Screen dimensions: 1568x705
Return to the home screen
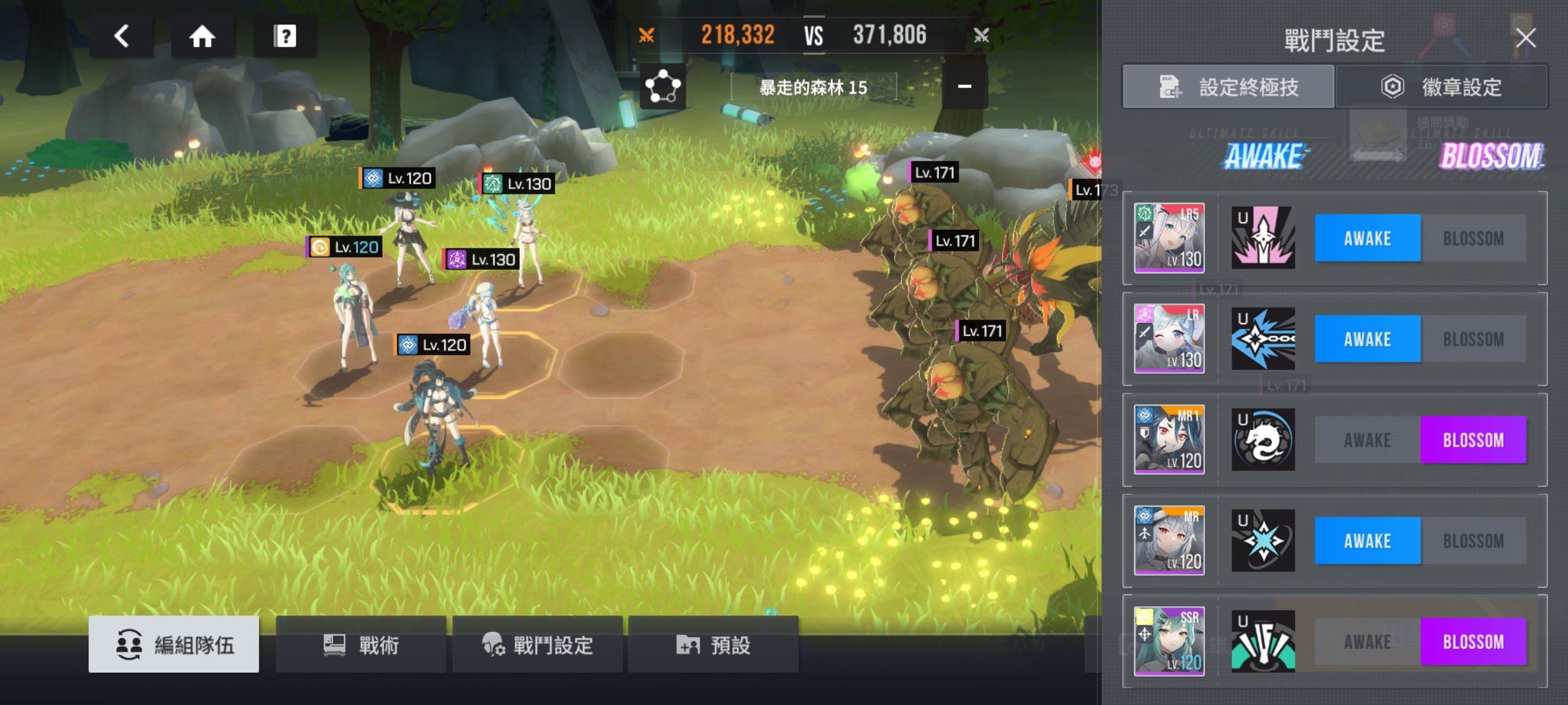[202, 36]
